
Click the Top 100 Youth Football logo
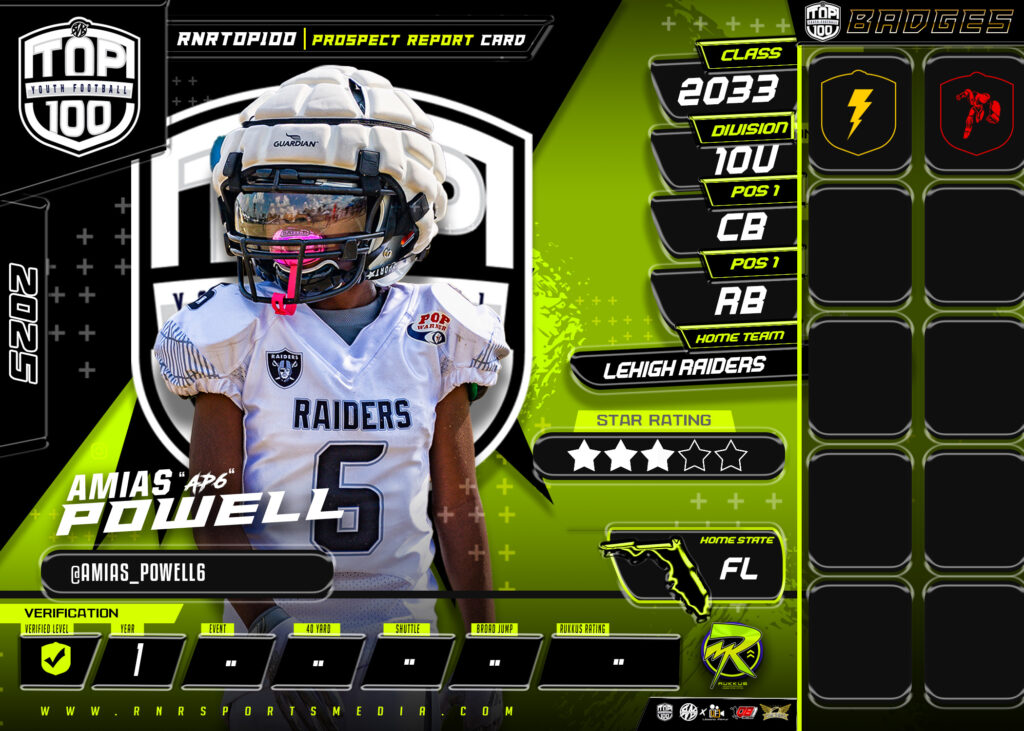tap(80, 86)
